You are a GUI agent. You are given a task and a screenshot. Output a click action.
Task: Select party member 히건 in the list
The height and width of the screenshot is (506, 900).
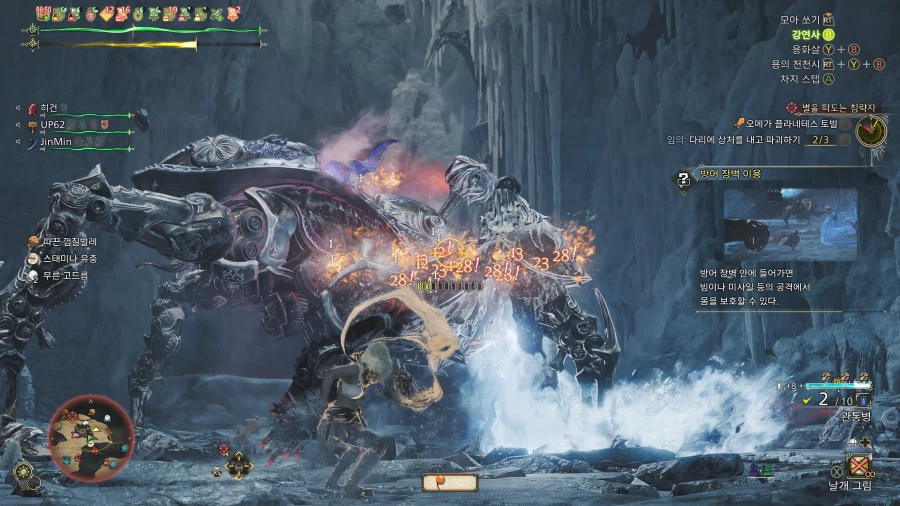coord(49,108)
